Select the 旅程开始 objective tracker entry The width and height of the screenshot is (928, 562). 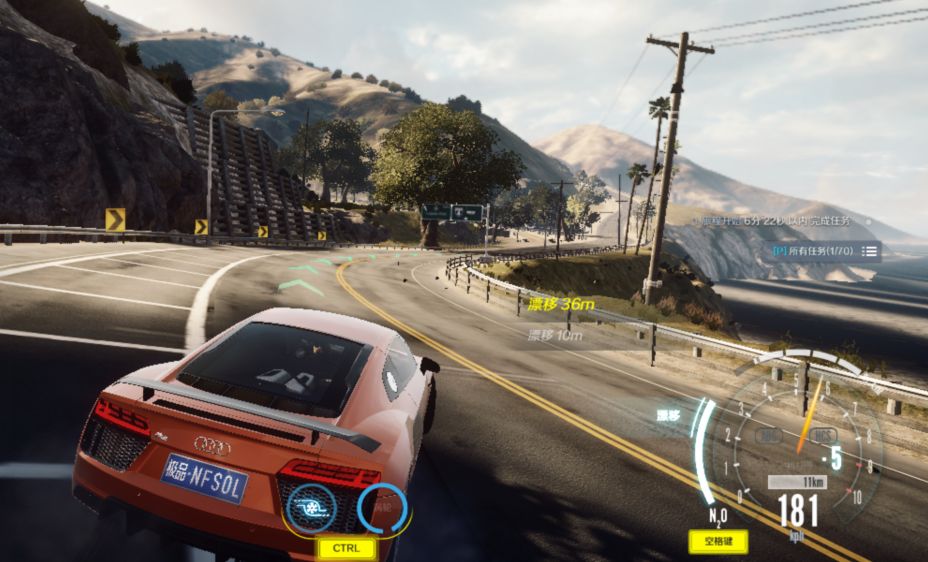coord(778,221)
